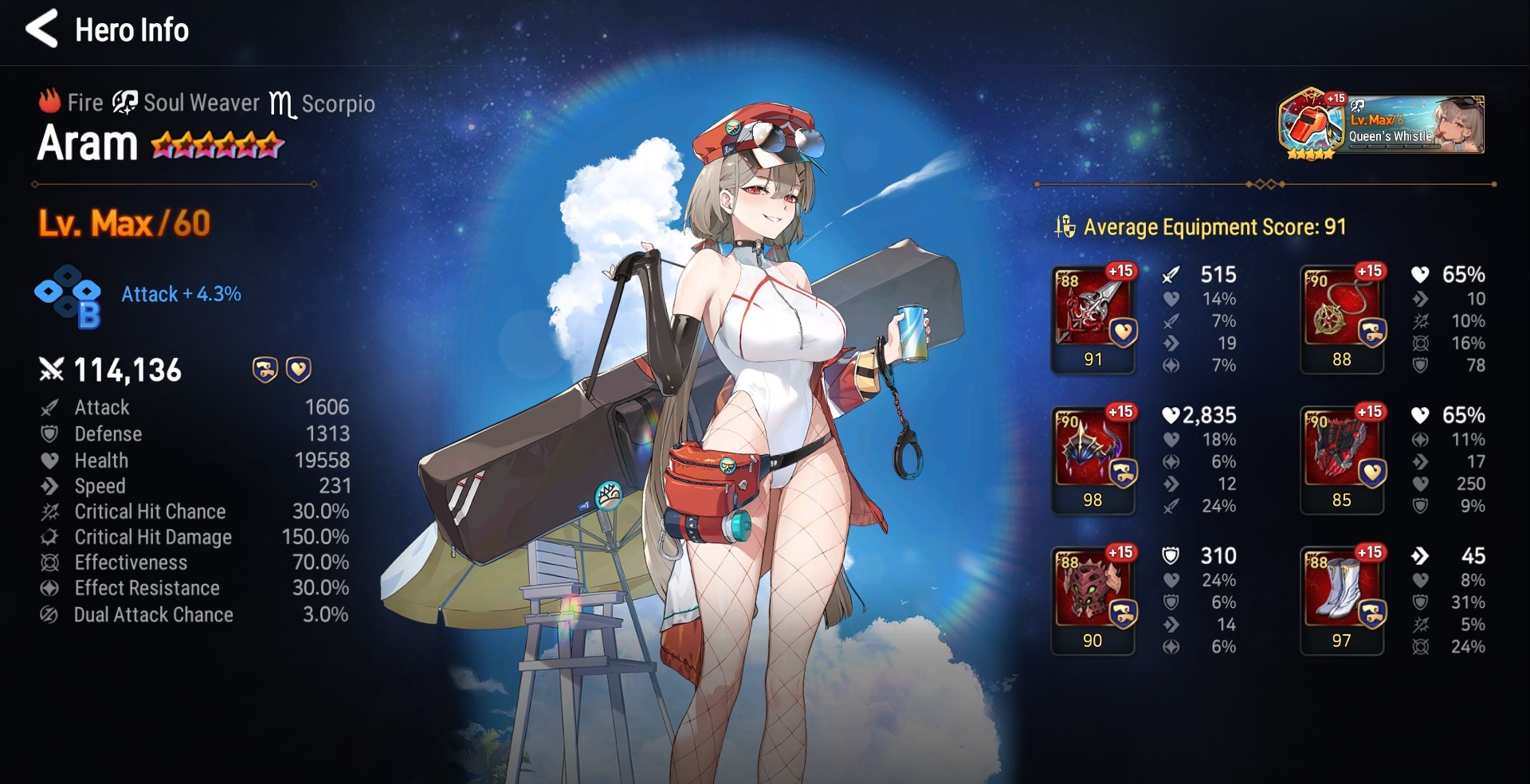Show the speed set icon beside combat power
This screenshot has width=1530, height=784.
pos(265,370)
